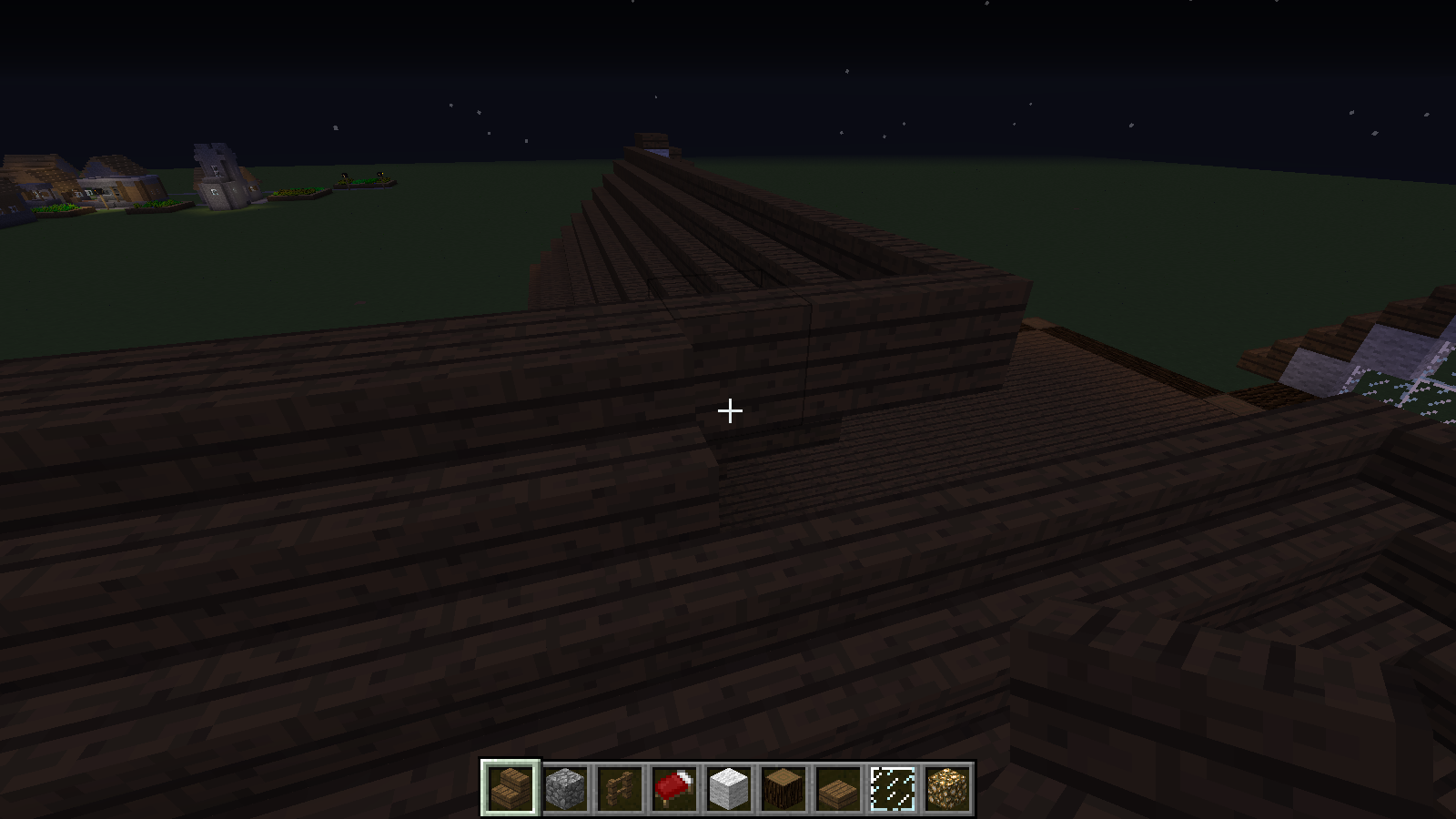Click the crosshair at screen center
The width and height of the screenshot is (1456, 819).
tap(728, 411)
